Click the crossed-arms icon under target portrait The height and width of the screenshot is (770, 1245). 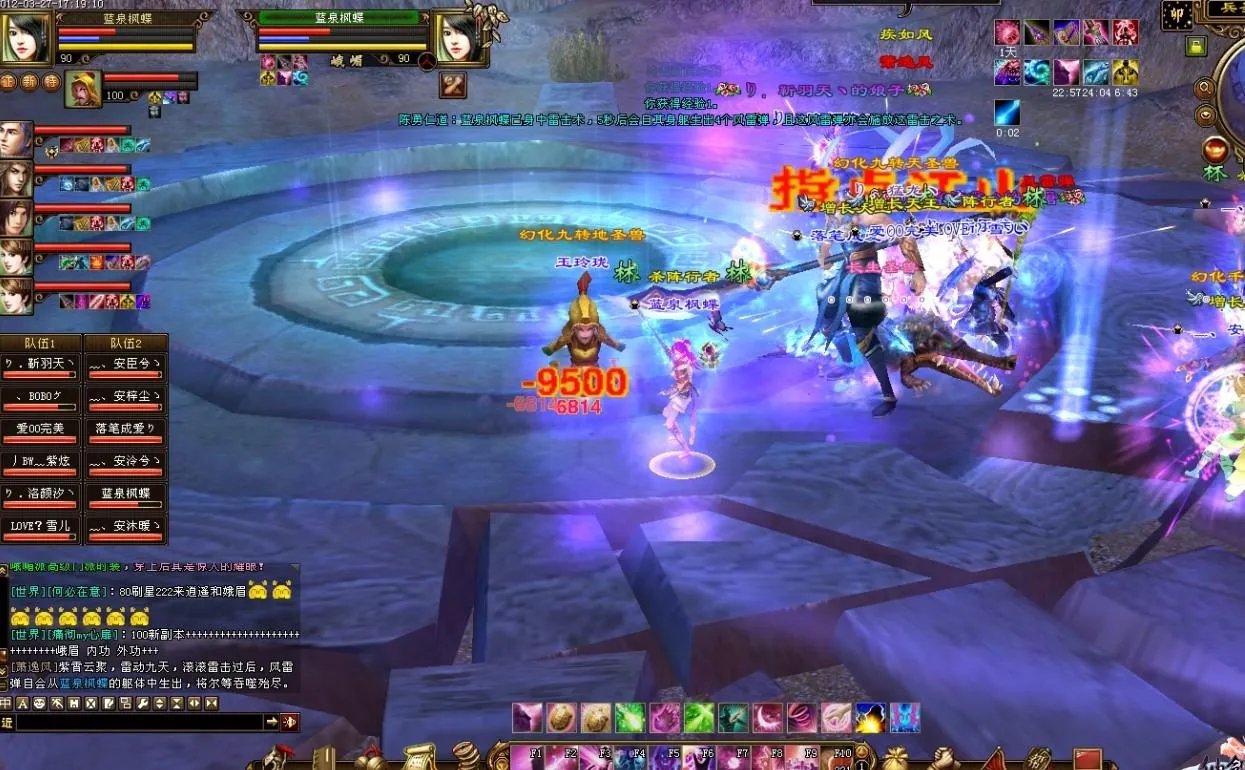click(x=453, y=85)
